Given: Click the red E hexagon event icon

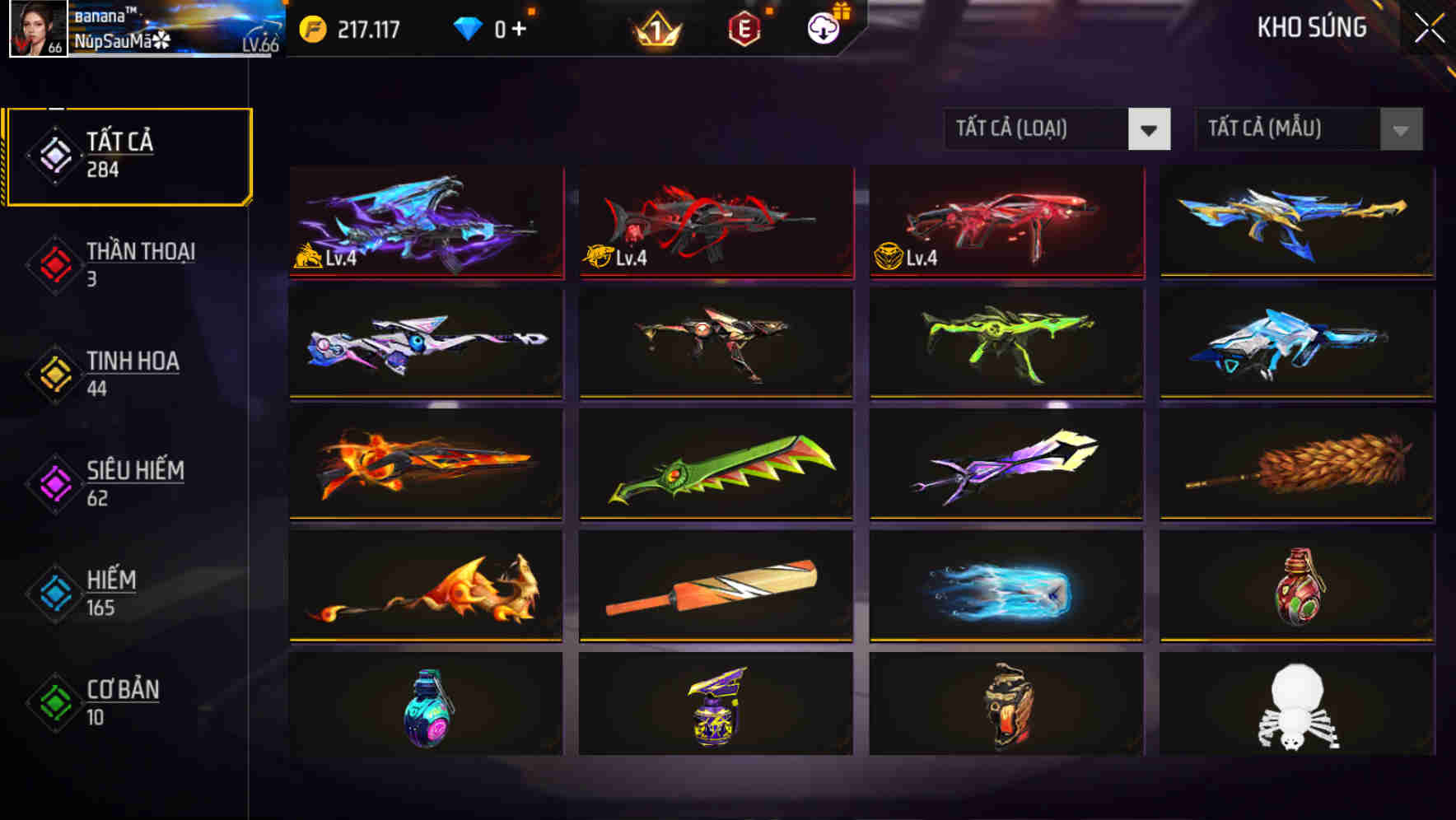Looking at the screenshot, I should [745, 28].
